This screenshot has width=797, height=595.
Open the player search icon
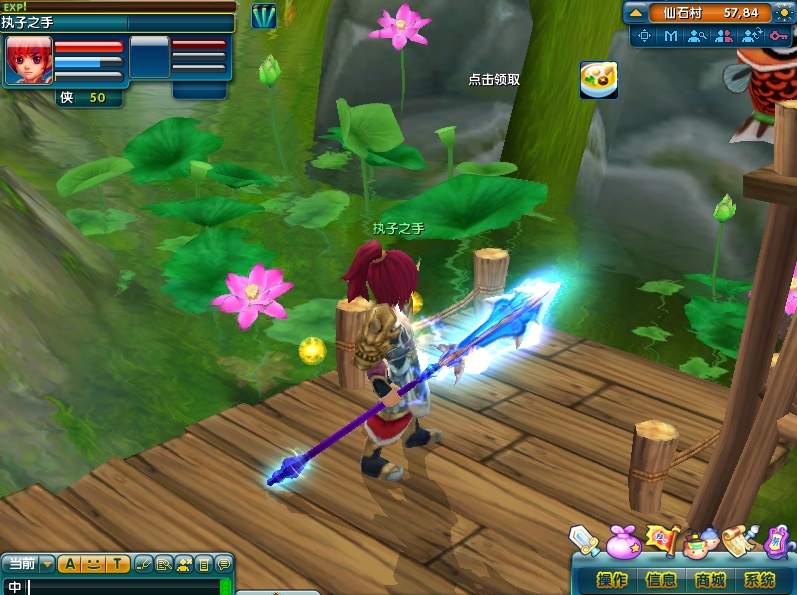coord(697,36)
